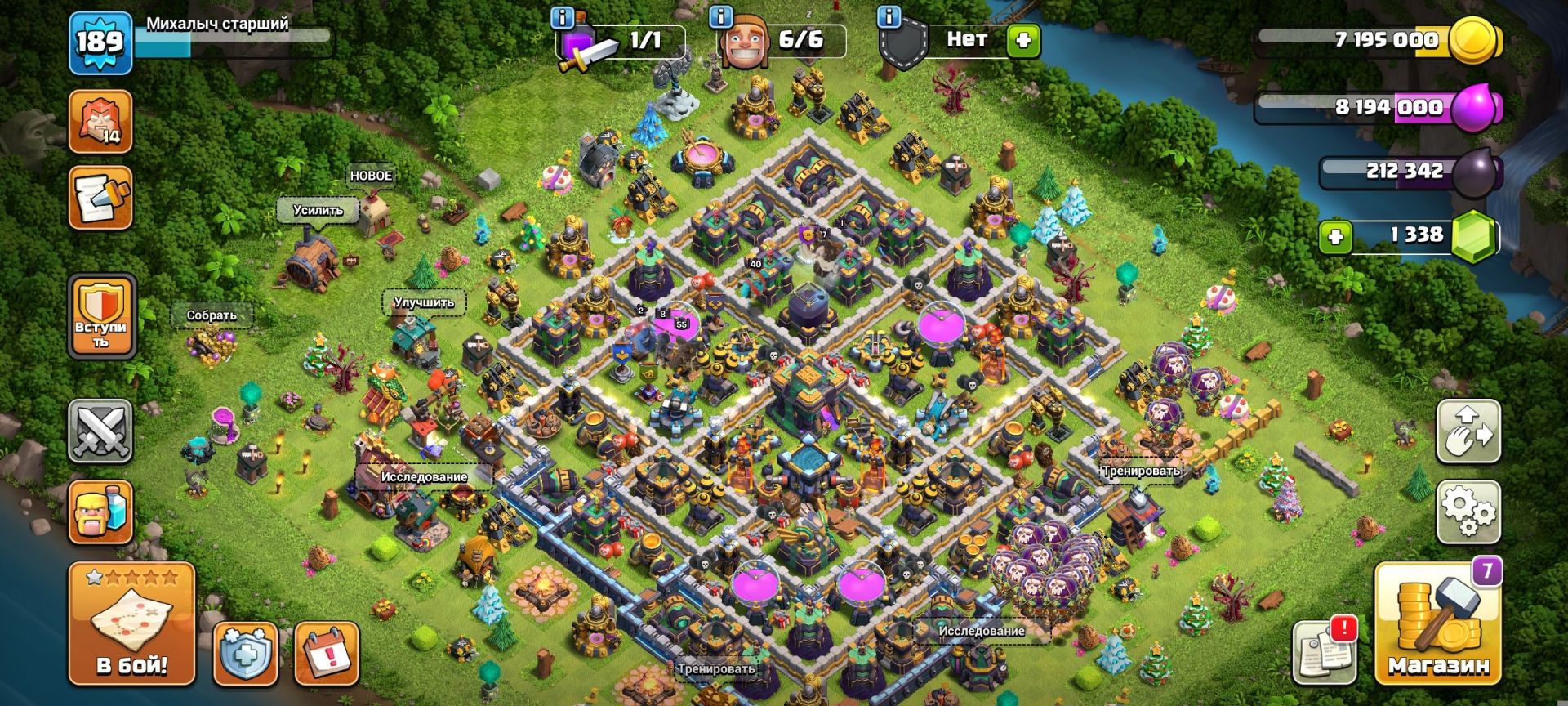Image resolution: width=1568 pixels, height=706 pixels.
Task: Buy gems with the green plus button
Action: coord(1336,237)
